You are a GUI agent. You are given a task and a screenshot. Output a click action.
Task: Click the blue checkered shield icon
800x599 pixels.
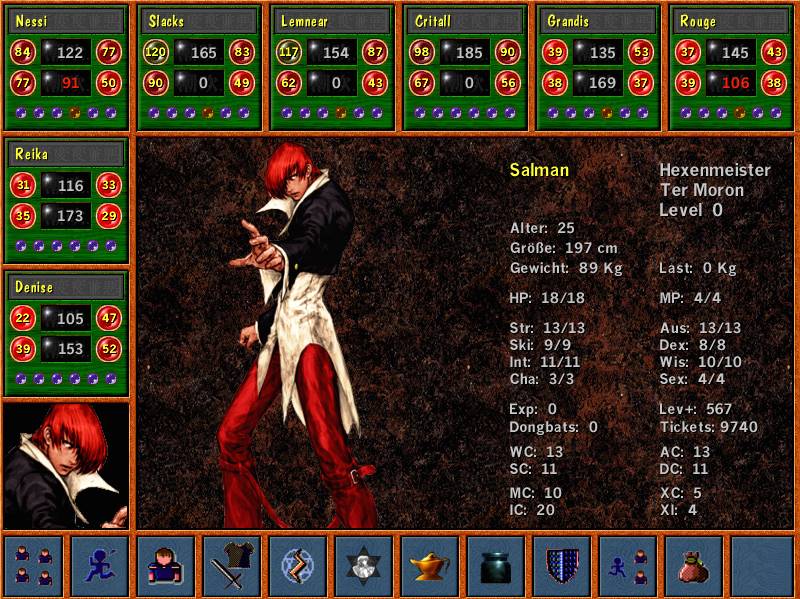pos(561,565)
